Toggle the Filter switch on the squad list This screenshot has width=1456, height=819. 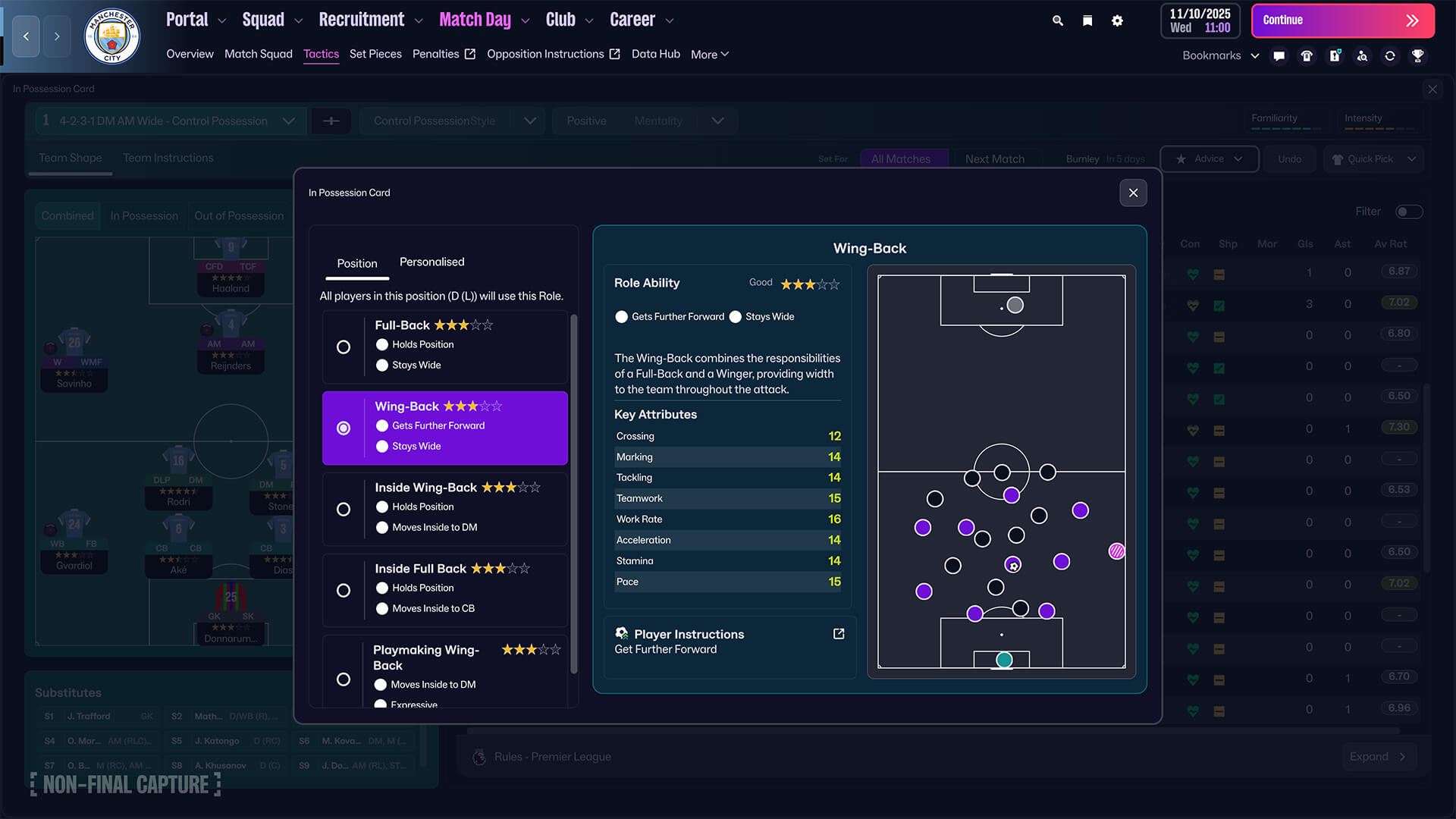[x=1409, y=212]
